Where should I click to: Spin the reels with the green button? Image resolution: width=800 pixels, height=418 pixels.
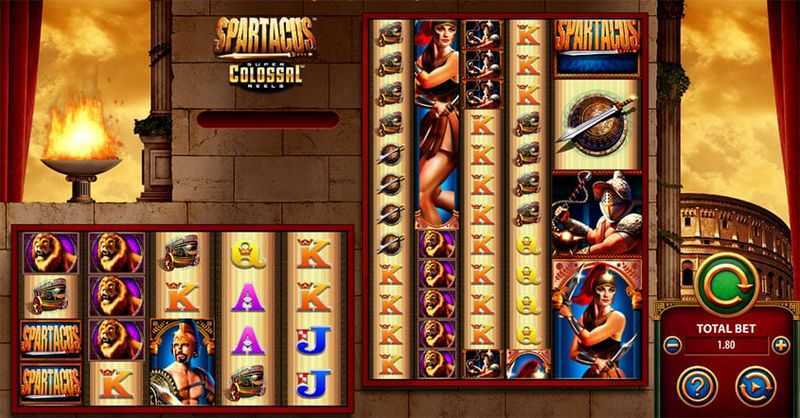click(727, 285)
